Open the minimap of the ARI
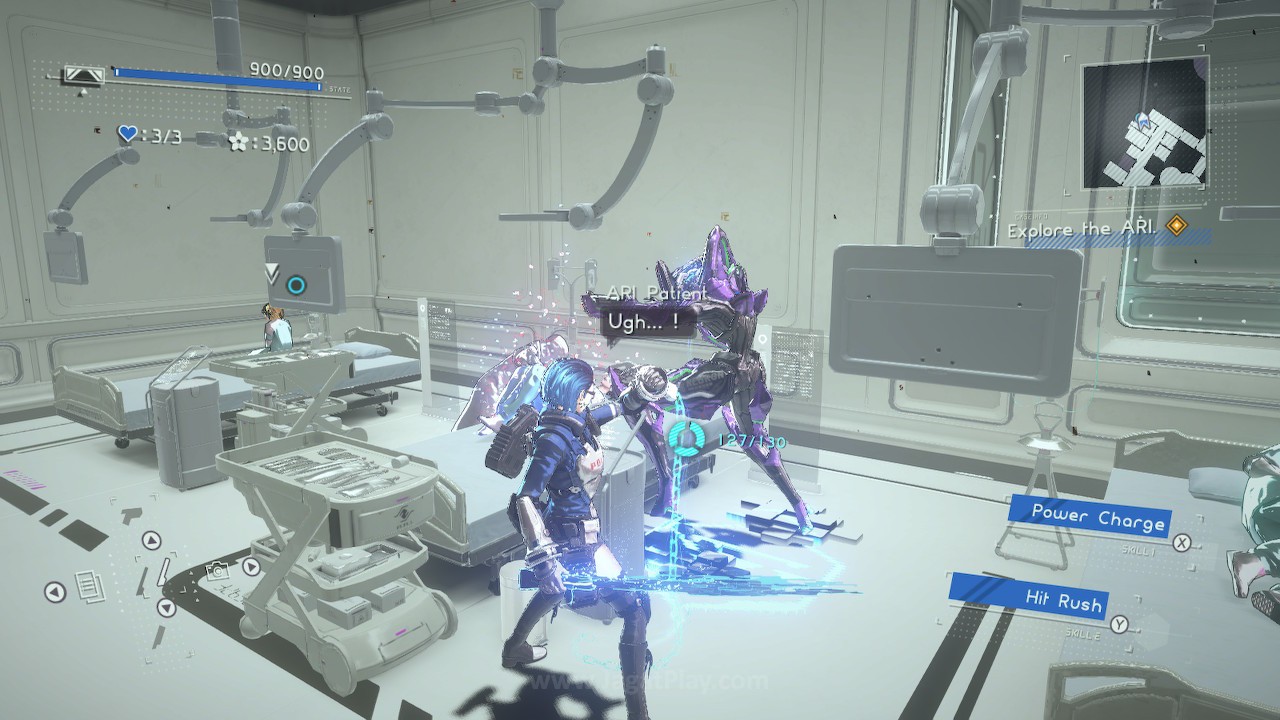This screenshot has width=1280, height=720. tap(1144, 125)
